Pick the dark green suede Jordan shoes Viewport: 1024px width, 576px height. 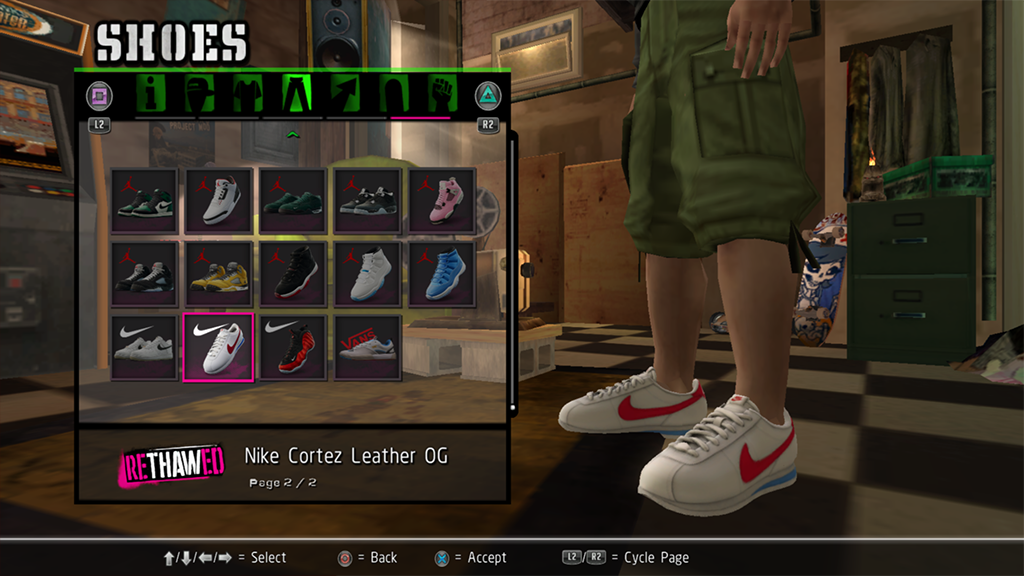(293, 200)
